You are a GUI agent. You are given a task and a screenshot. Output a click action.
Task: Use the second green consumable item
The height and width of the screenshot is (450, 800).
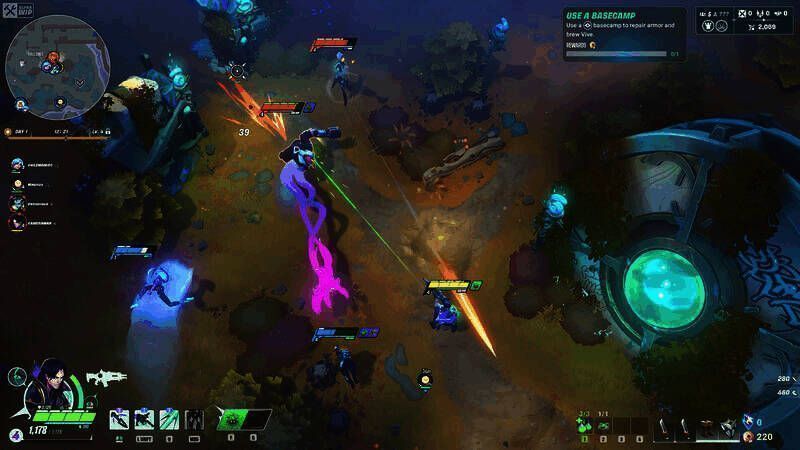pyautogui.click(x=604, y=426)
